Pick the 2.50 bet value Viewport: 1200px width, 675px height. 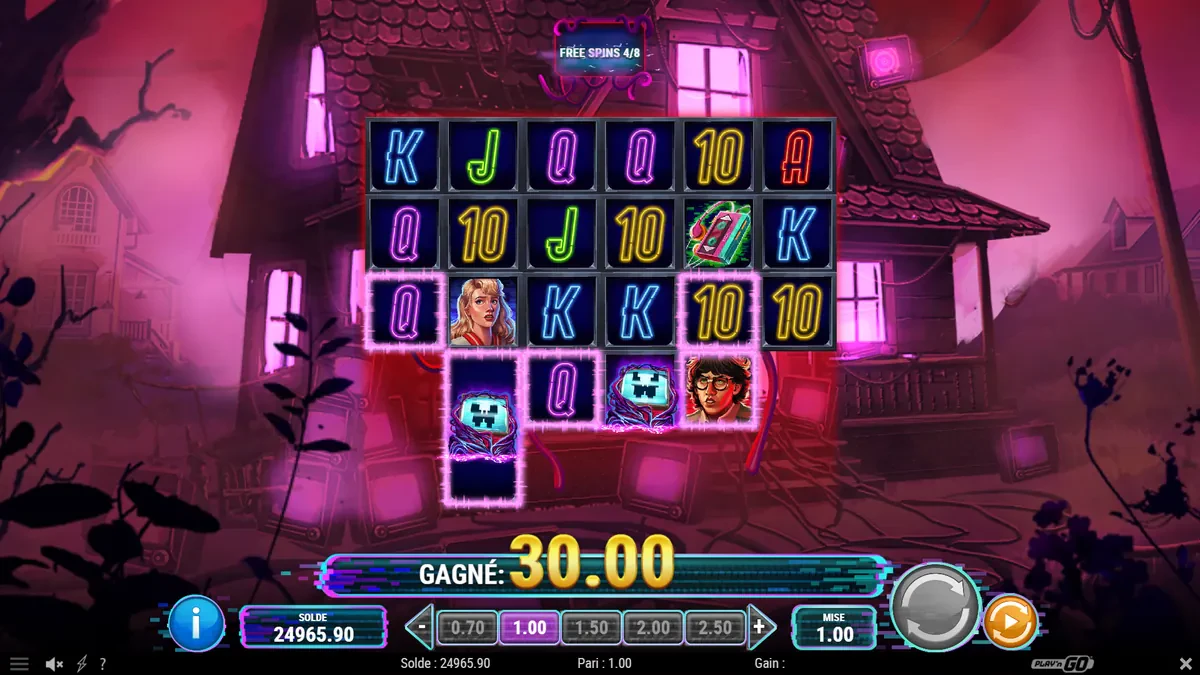coord(715,628)
